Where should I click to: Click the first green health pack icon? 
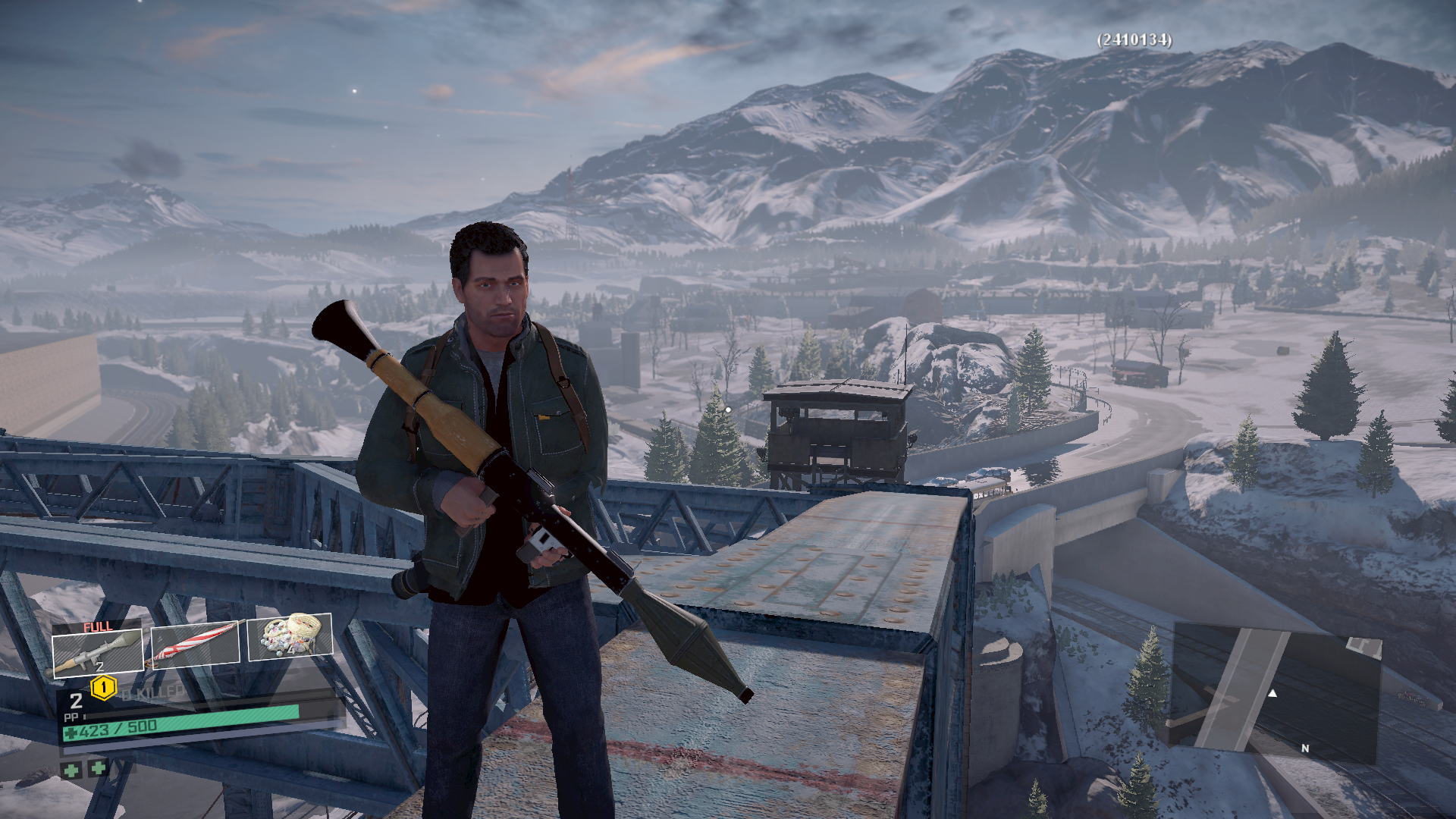click(72, 770)
